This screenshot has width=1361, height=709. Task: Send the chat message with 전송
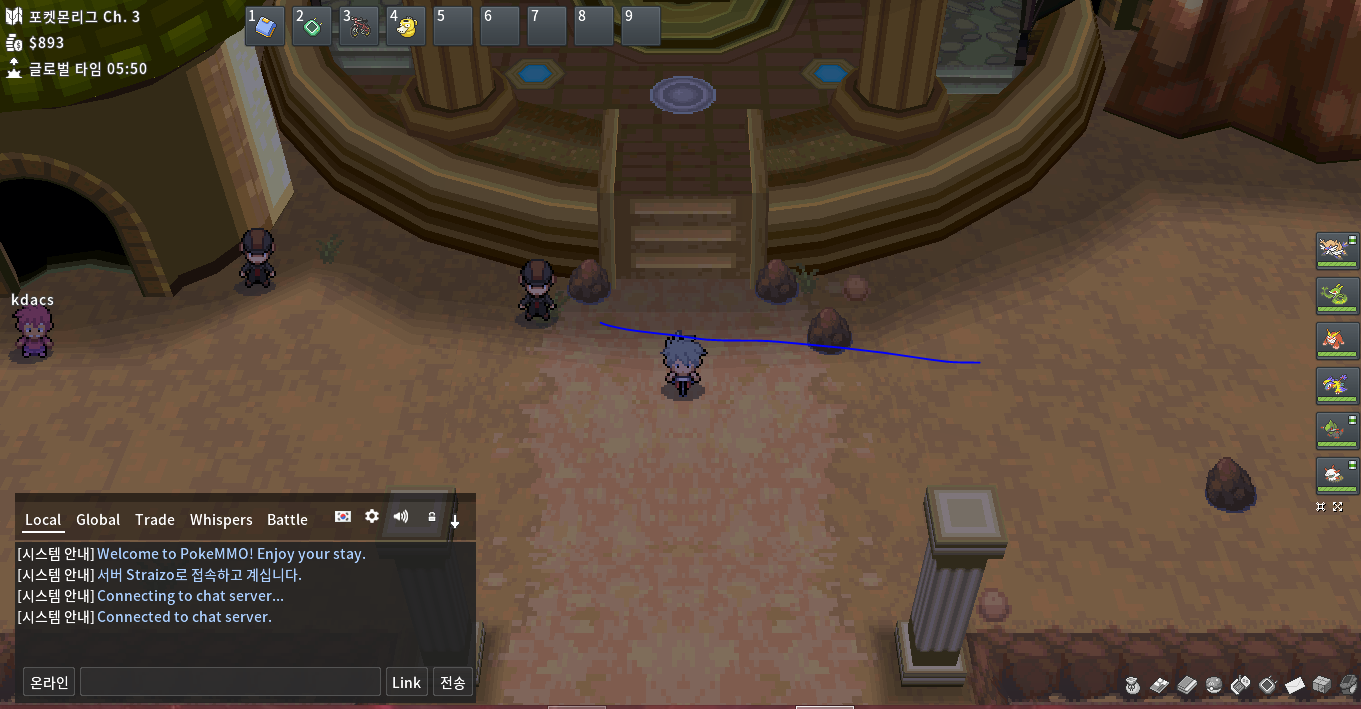[452, 682]
